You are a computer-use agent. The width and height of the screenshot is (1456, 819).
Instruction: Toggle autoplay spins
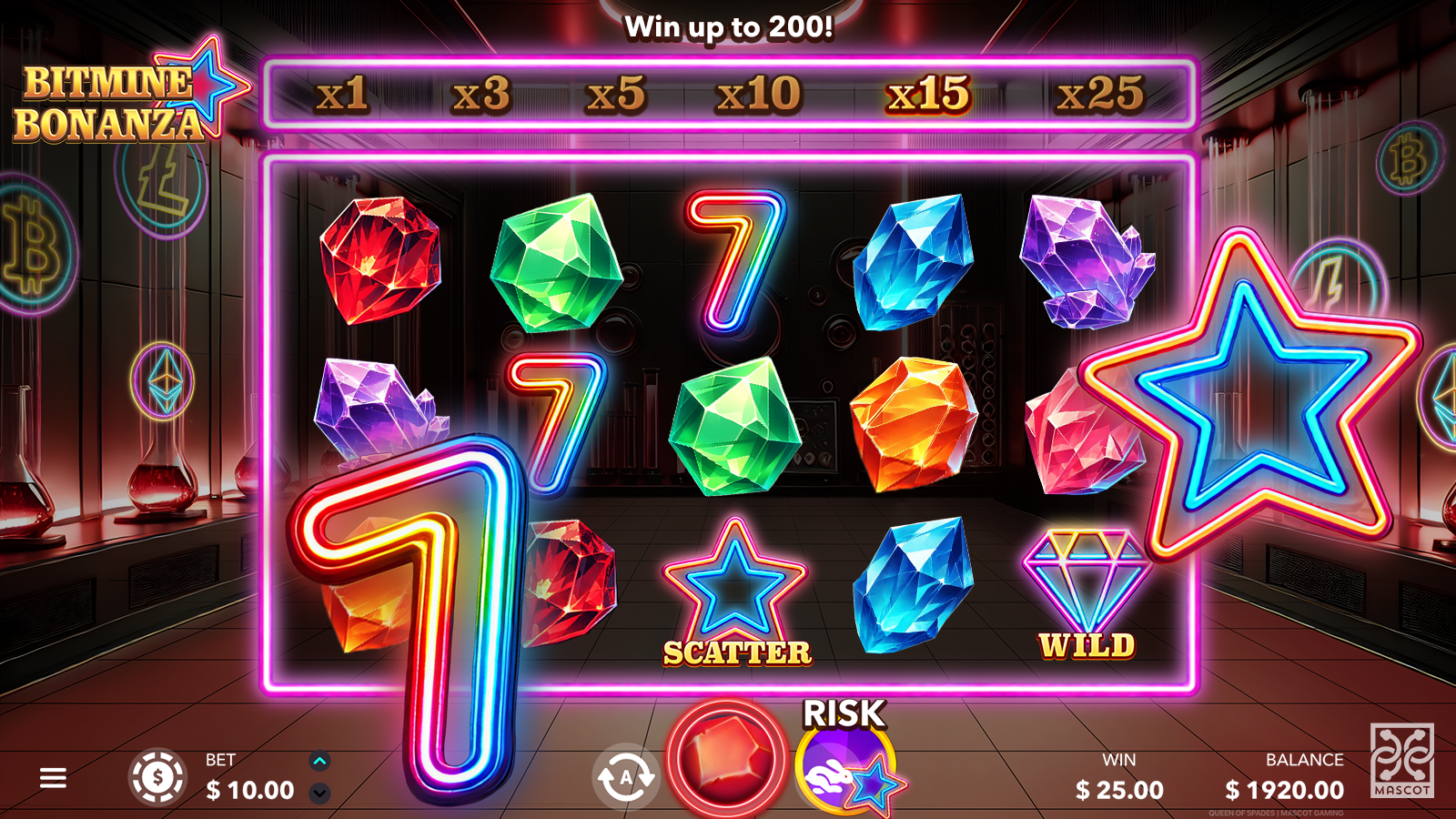pyautogui.click(x=625, y=778)
